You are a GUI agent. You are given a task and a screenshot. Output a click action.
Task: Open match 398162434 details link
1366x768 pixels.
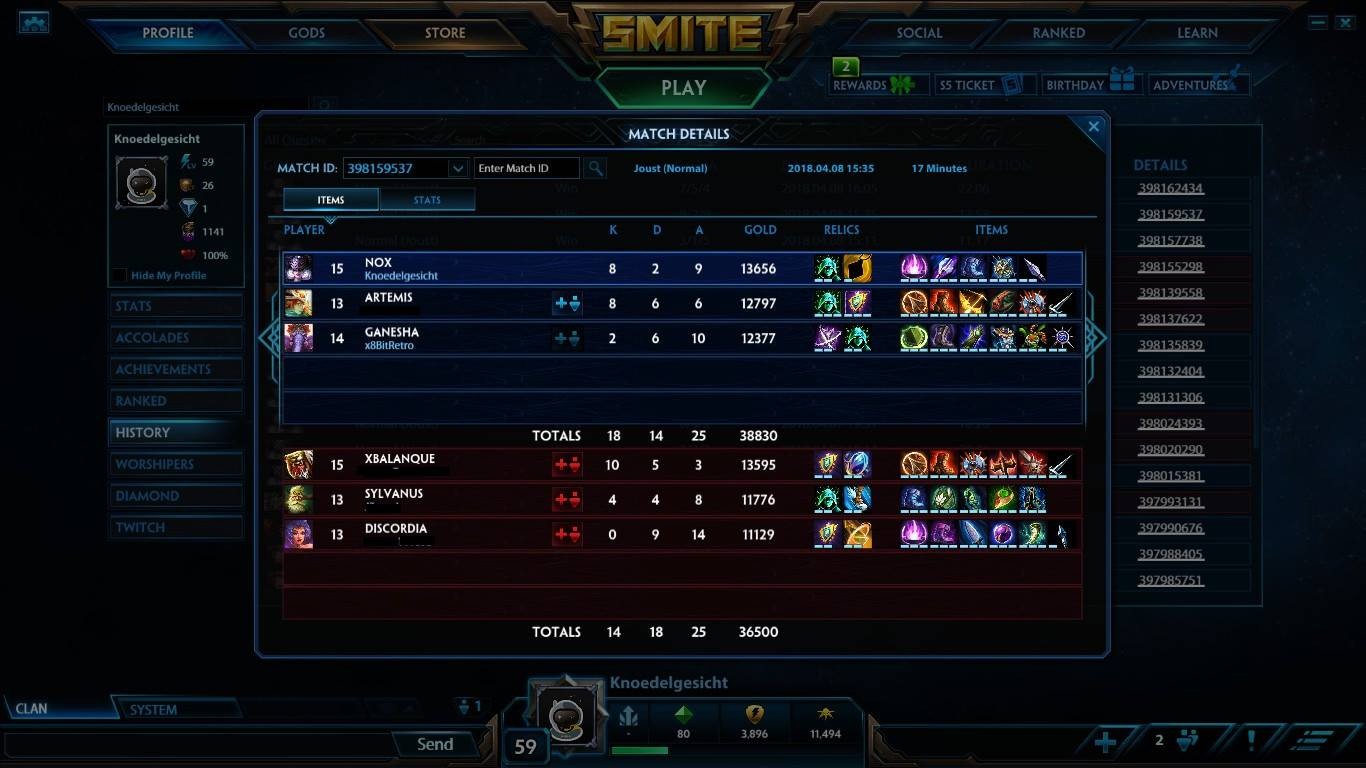pyautogui.click(x=1170, y=188)
